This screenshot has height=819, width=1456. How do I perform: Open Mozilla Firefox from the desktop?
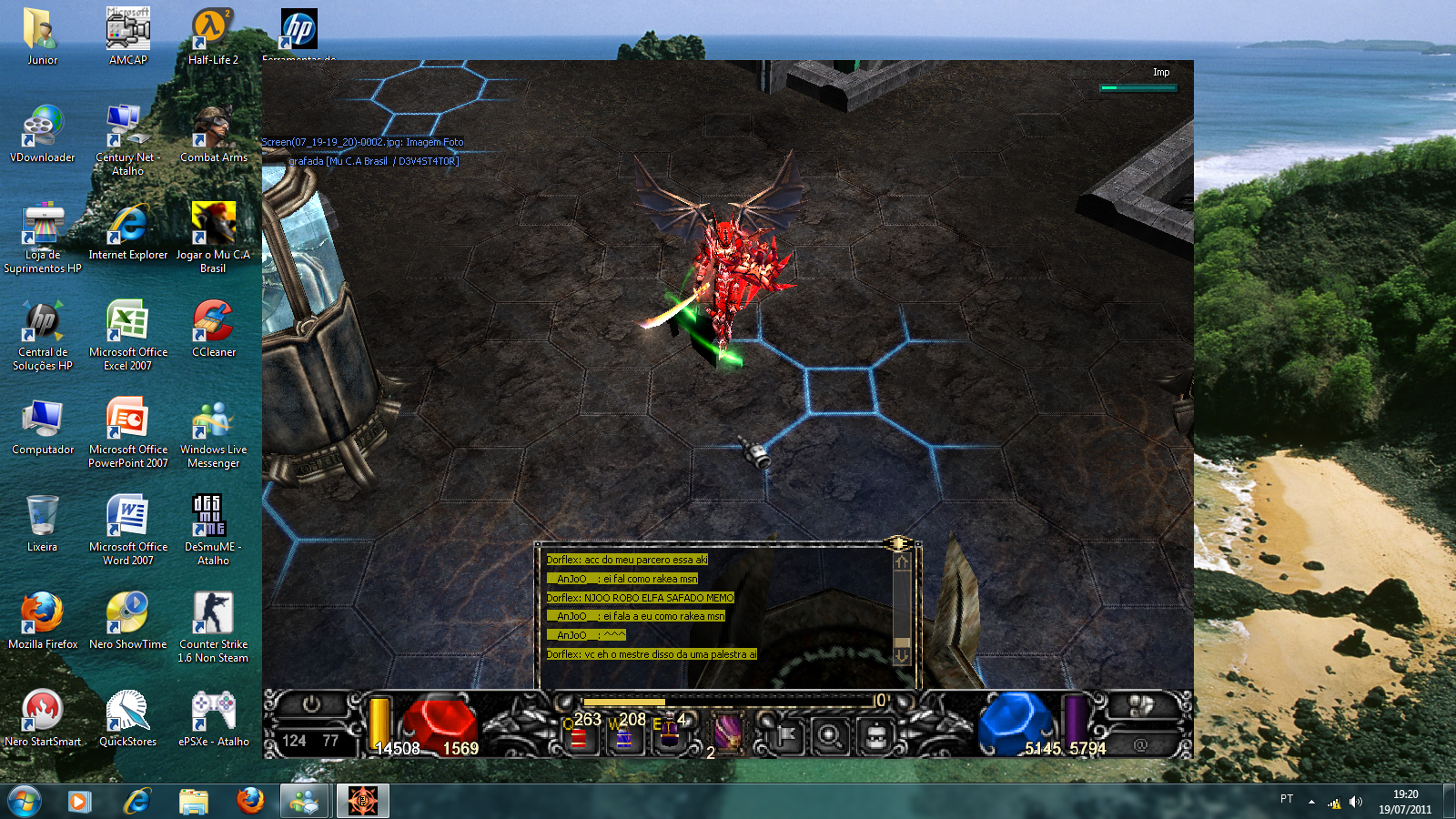click(x=42, y=621)
